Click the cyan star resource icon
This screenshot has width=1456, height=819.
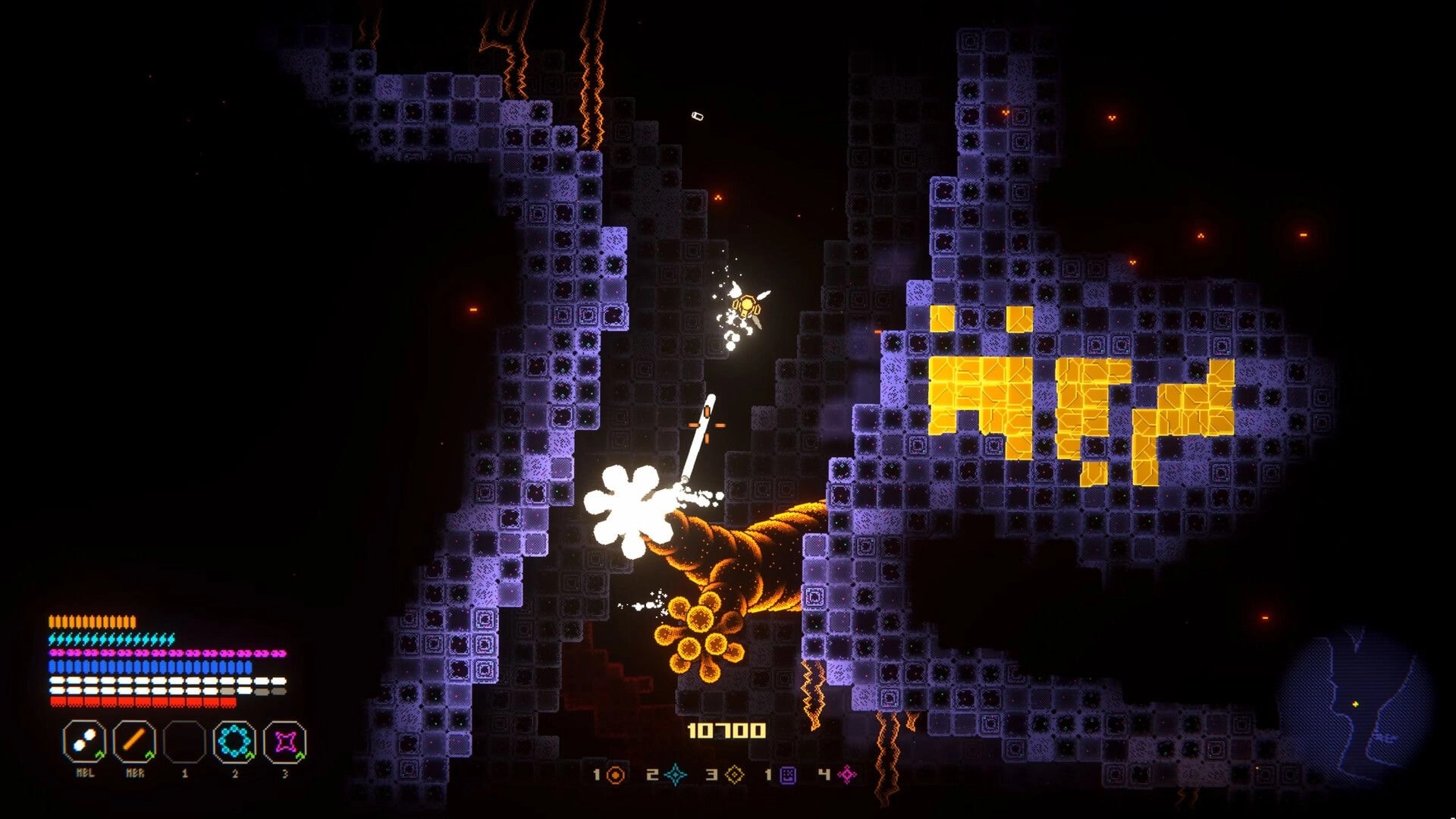pyautogui.click(x=675, y=775)
